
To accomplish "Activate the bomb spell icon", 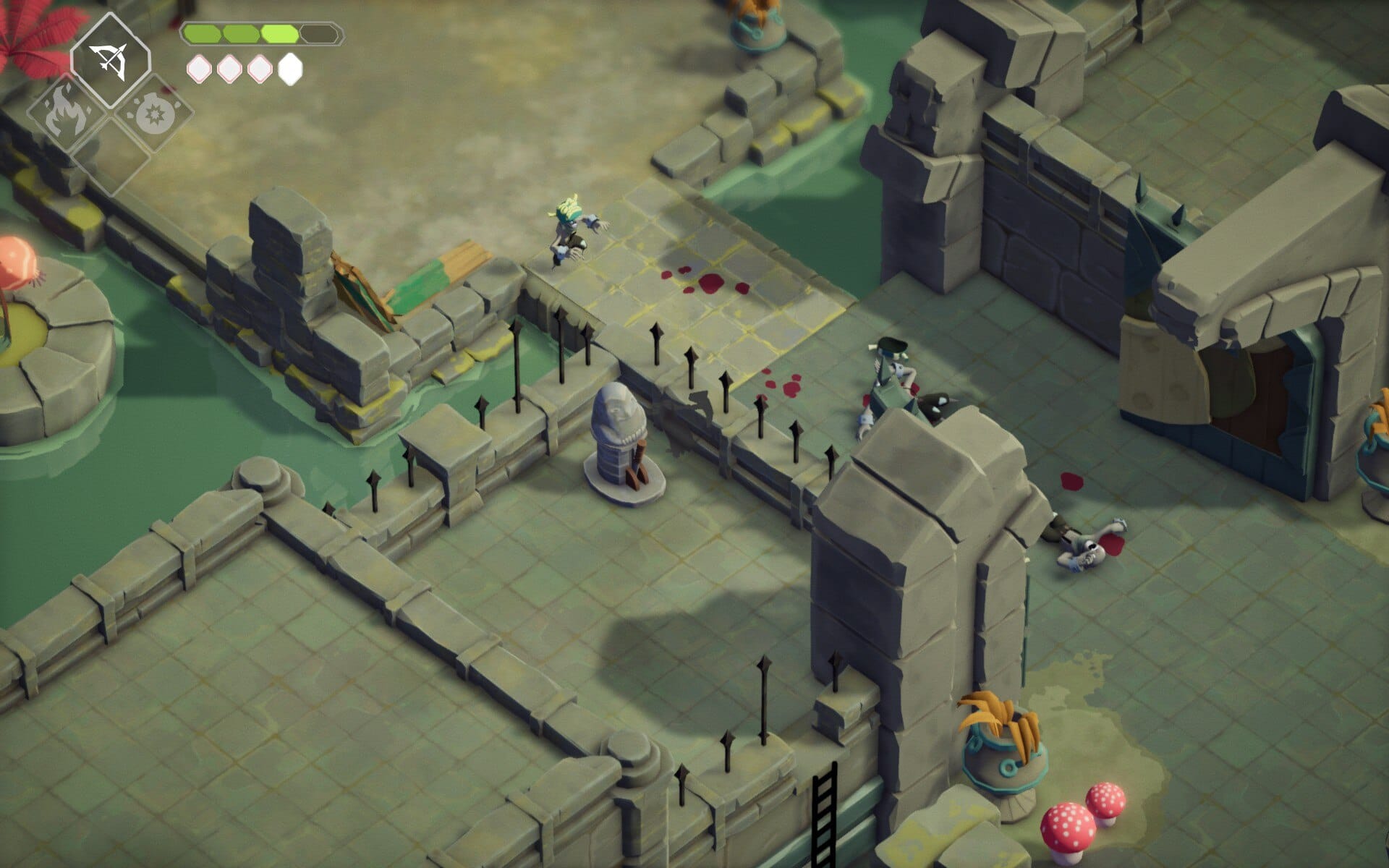I will pos(153,116).
